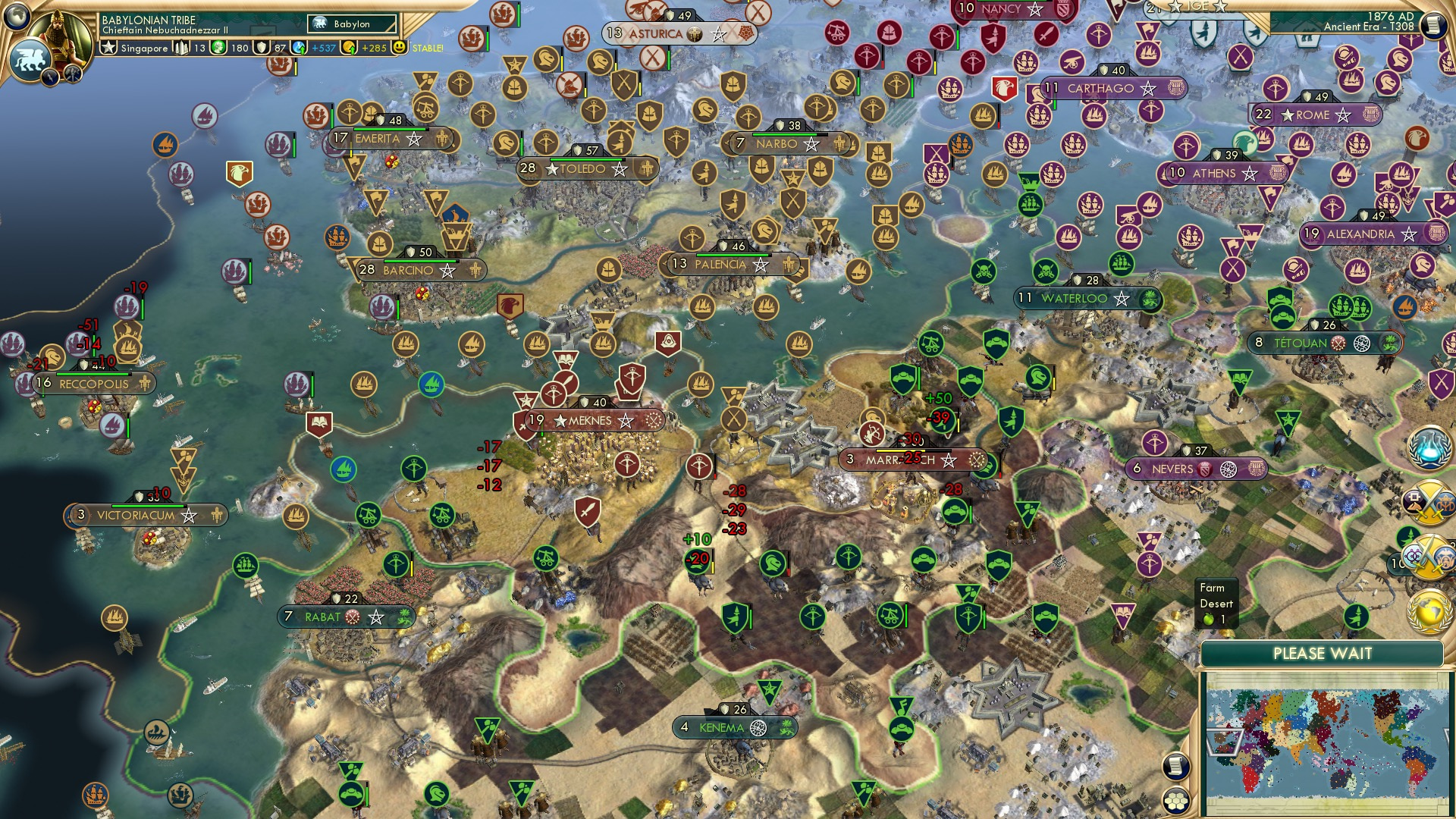Select the Meknes city banner

pyautogui.click(x=591, y=420)
